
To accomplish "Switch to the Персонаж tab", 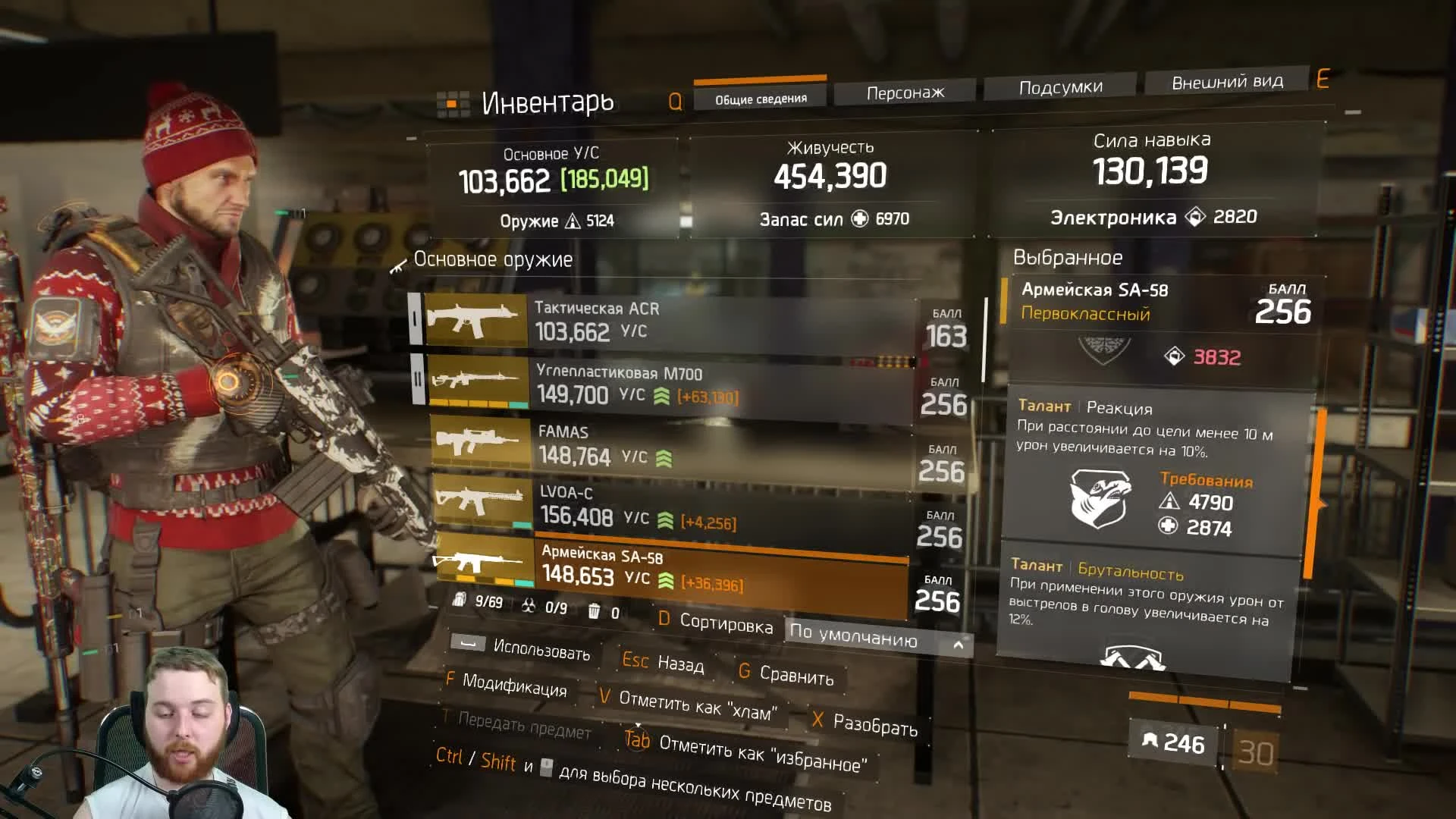I will click(x=905, y=89).
